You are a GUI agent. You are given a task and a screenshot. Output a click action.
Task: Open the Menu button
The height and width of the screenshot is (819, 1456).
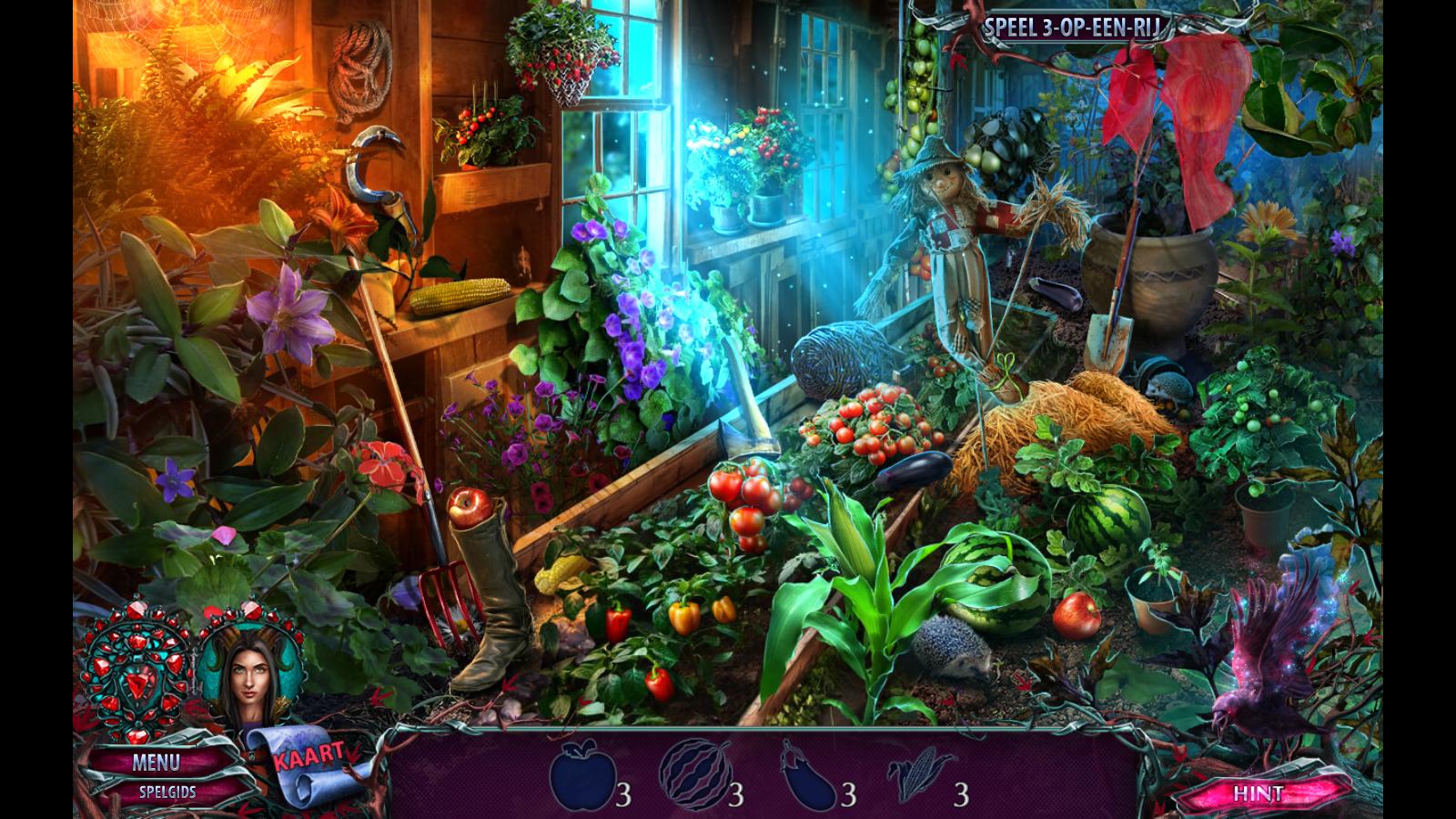click(156, 763)
